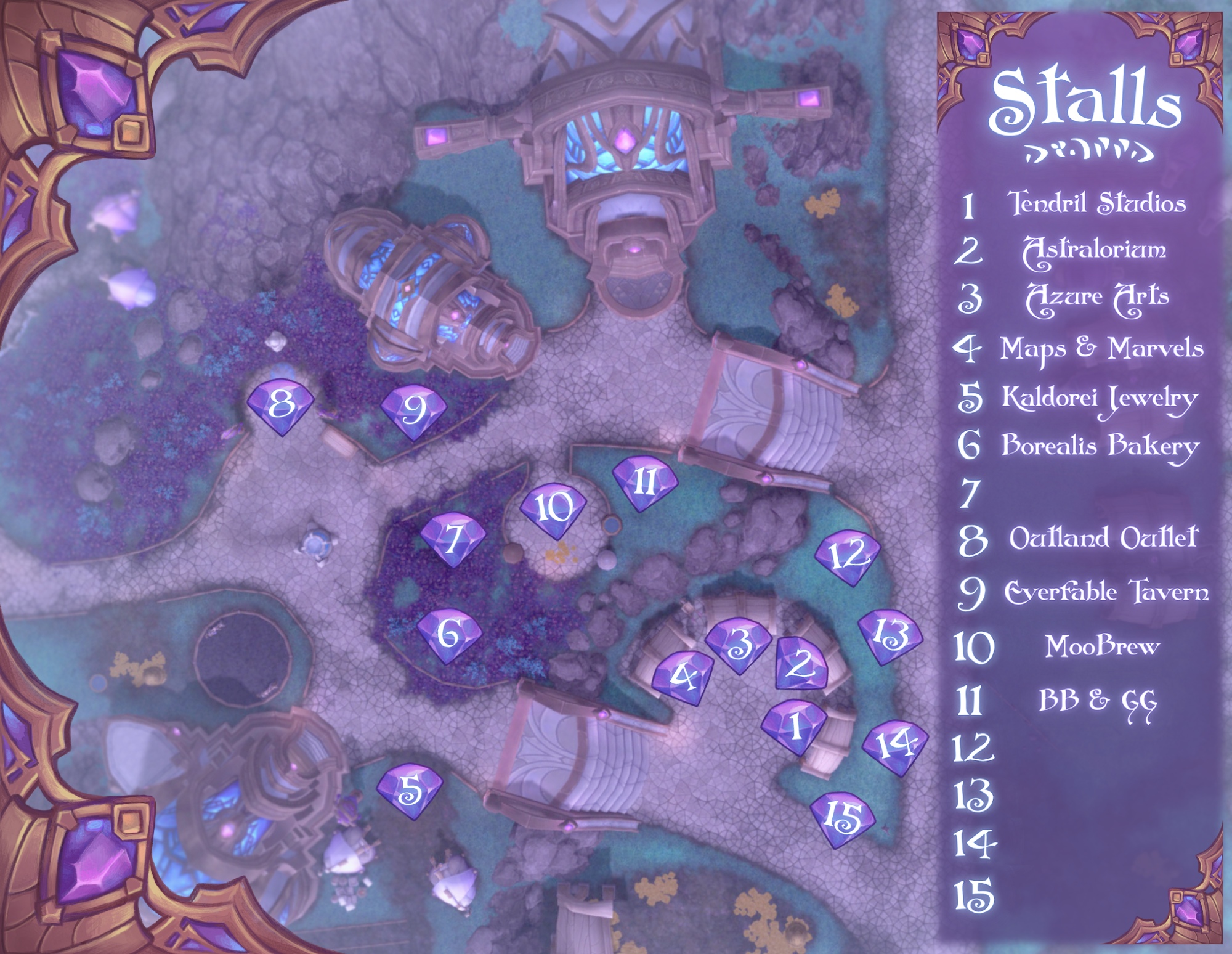Pick the number 6 gem marker
Screen dimensions: 1232x954
(x=449, y=634)
